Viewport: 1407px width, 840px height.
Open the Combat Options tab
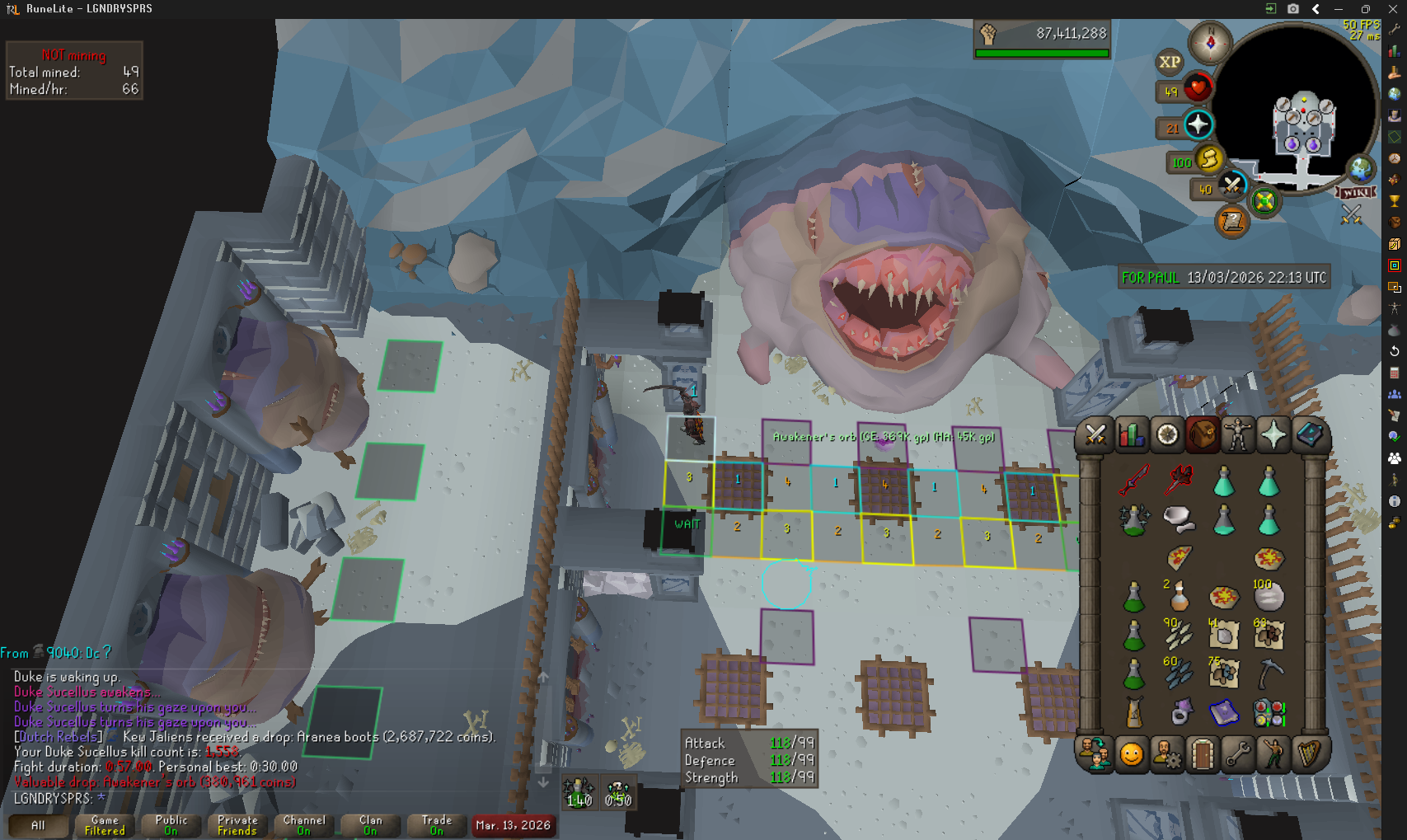click(x=1095, y=434)
